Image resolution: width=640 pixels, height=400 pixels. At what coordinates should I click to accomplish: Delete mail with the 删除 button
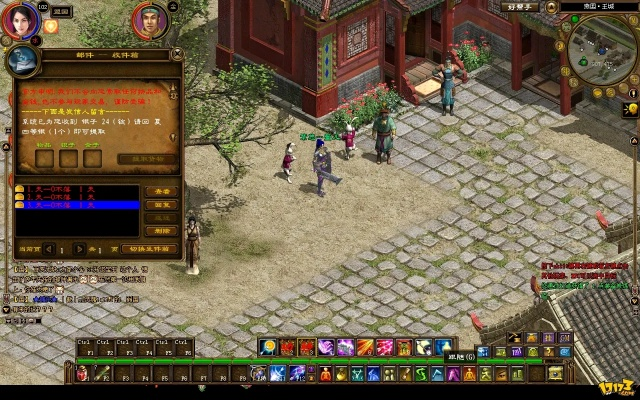pos(160,229)
